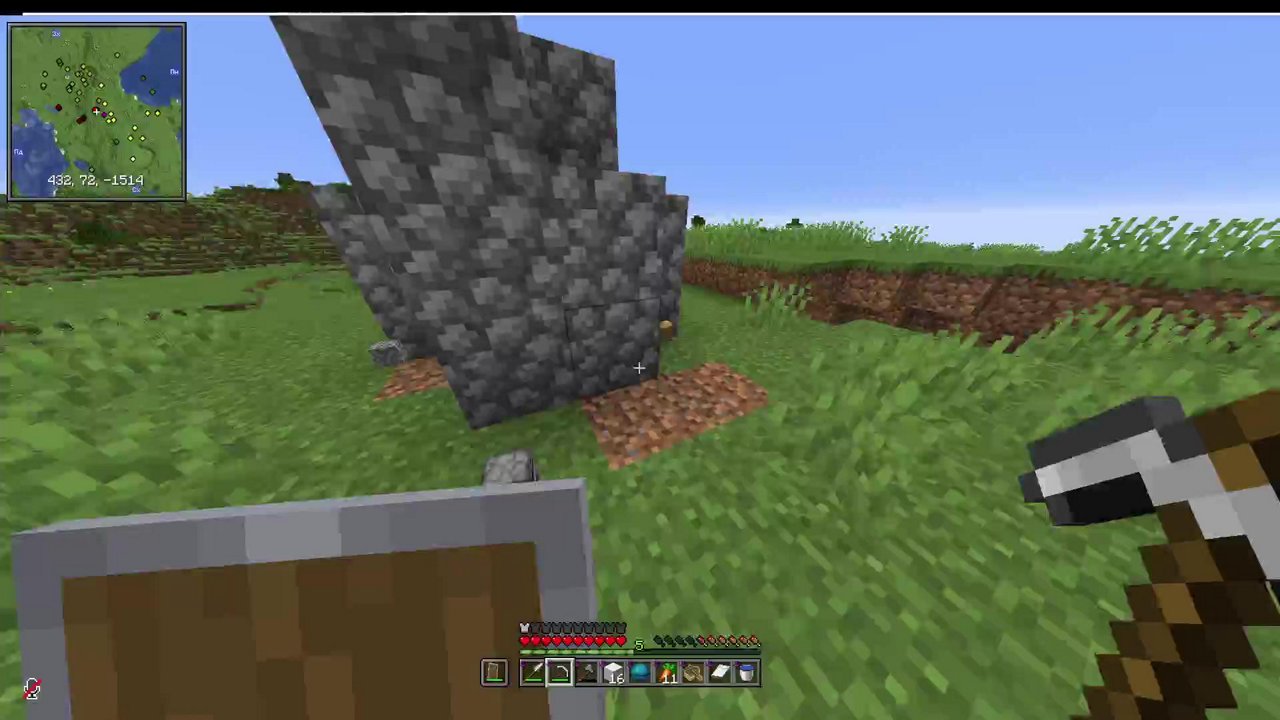Click the green experience progress bar
This screenshot has height=720, width=1280.
[x=575, y=652]
